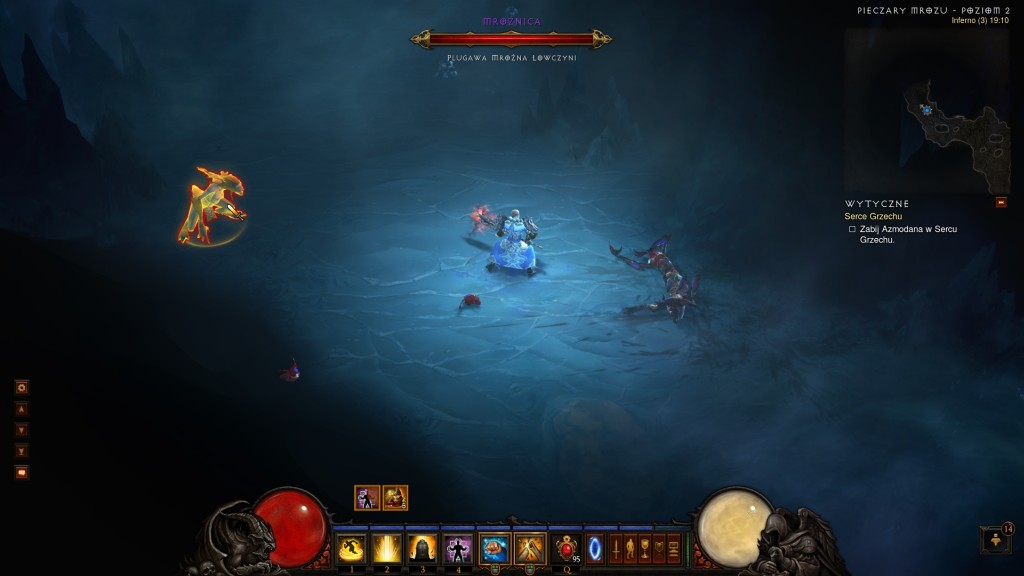Open the game menu computer icon
This screenshot has height=576, width=1024.
pos(673,548)
